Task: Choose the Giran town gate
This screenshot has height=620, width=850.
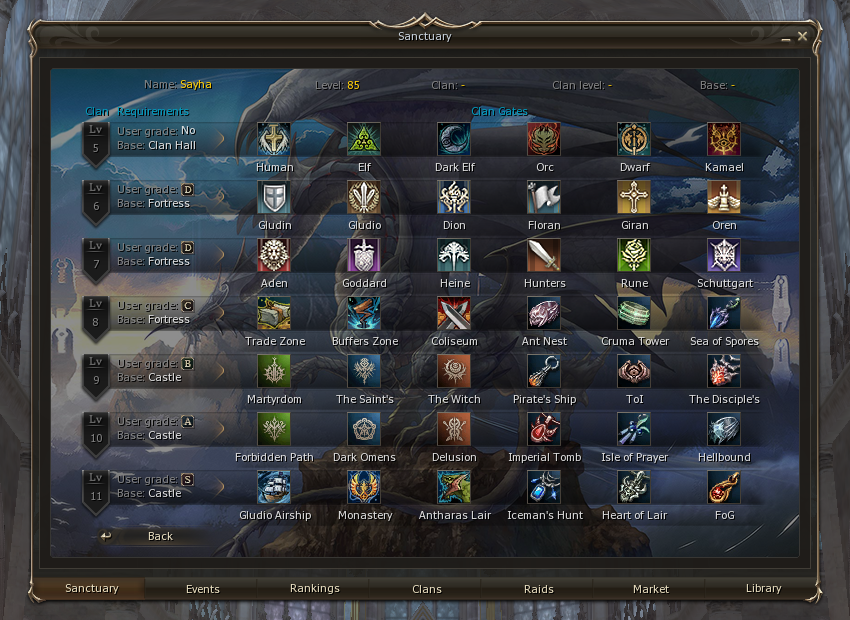Action: point(634,197)
